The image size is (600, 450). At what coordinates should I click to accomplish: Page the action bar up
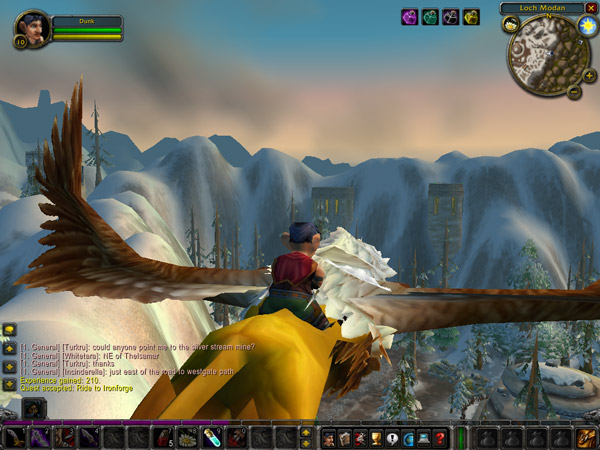coord(305,431)
